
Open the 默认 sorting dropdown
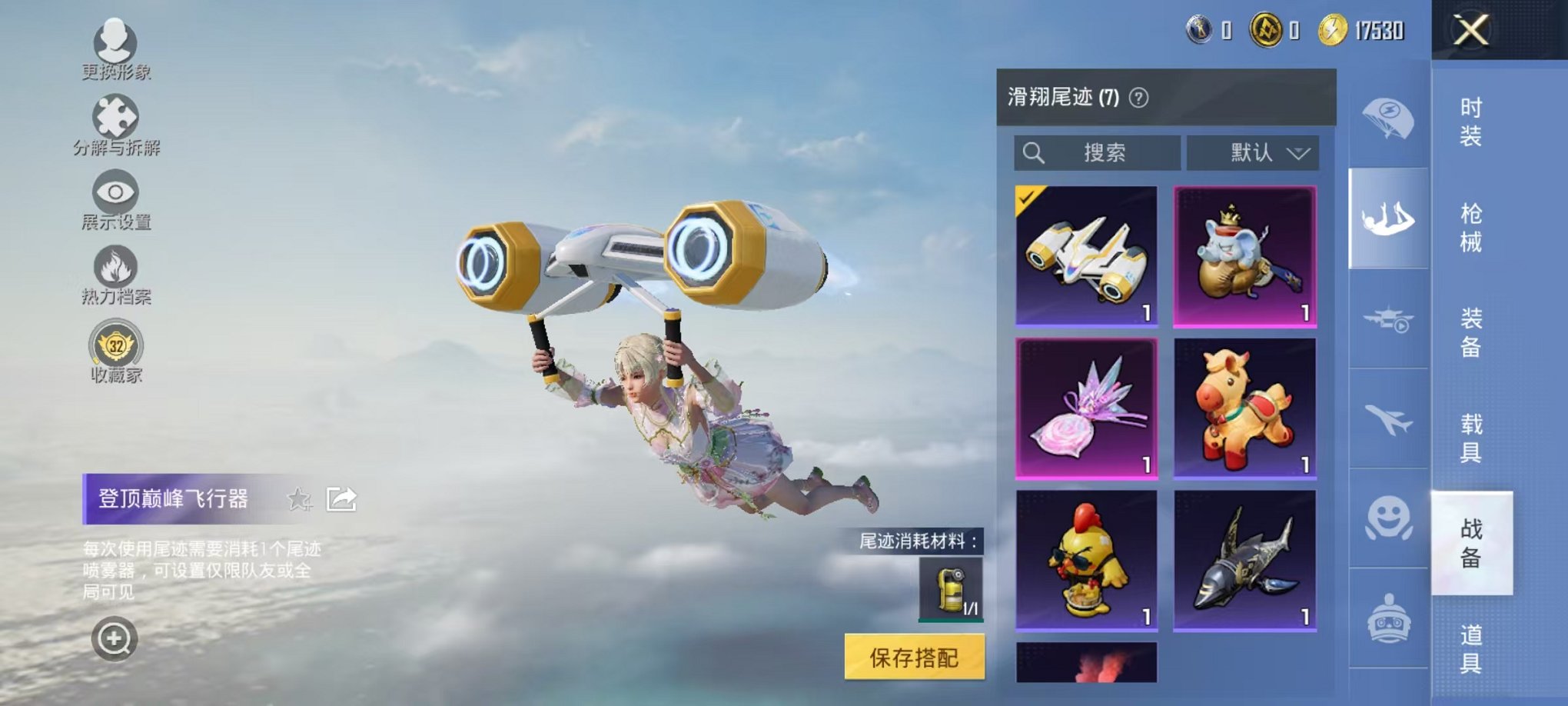(x=1251, y=153)
